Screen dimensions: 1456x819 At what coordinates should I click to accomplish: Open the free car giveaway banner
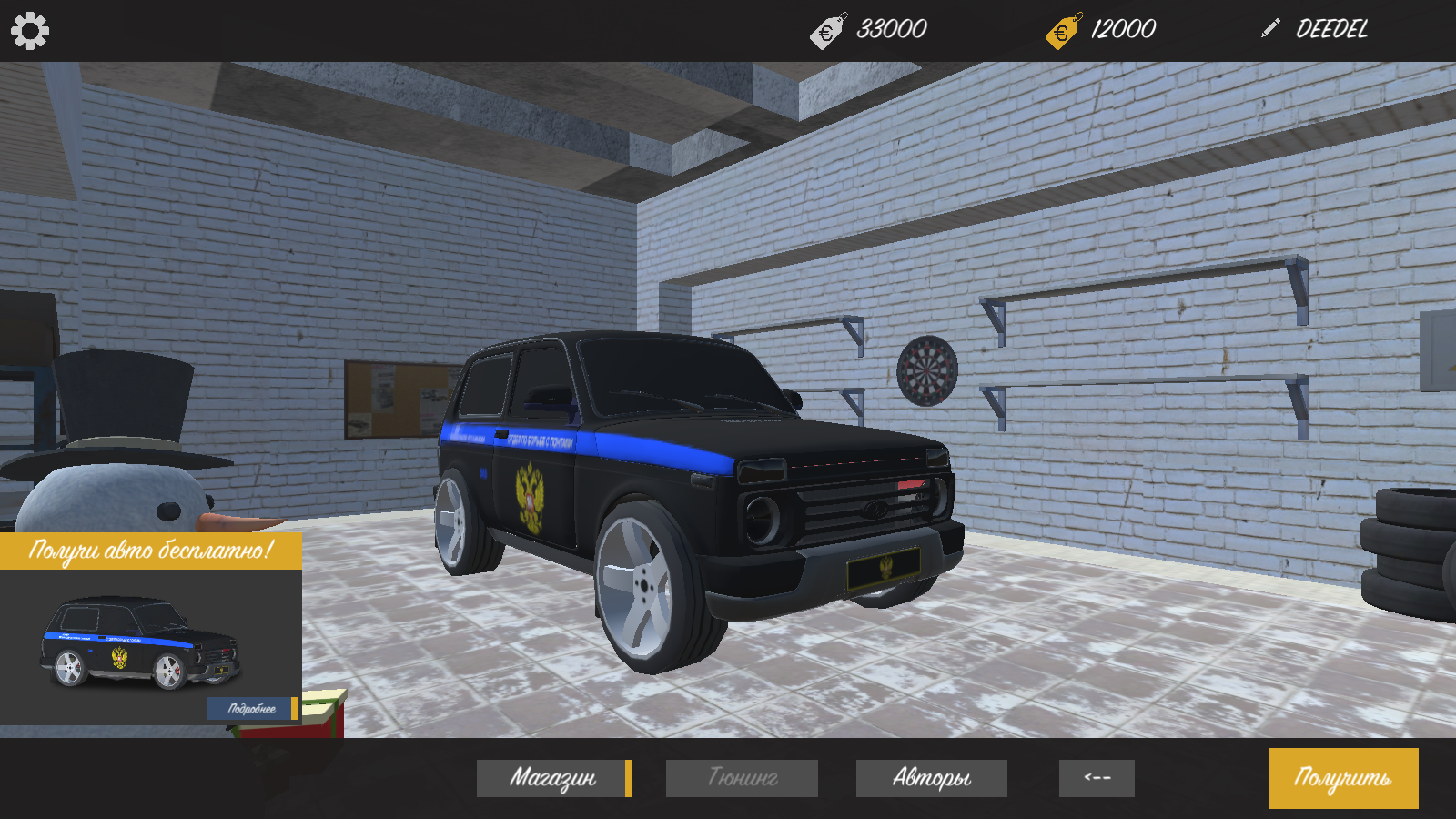point(150,628)
